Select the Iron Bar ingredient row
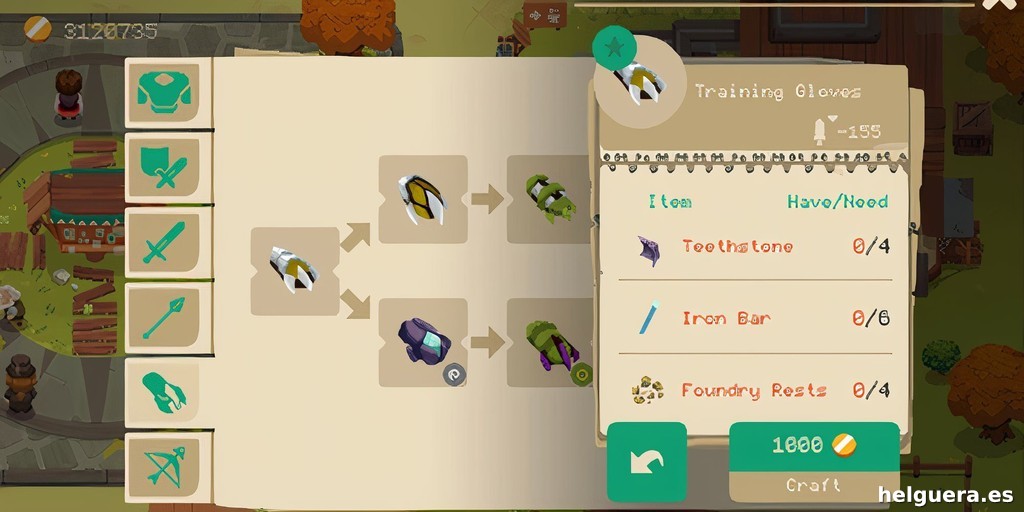 pyautogui.click(x=754, y=319)
